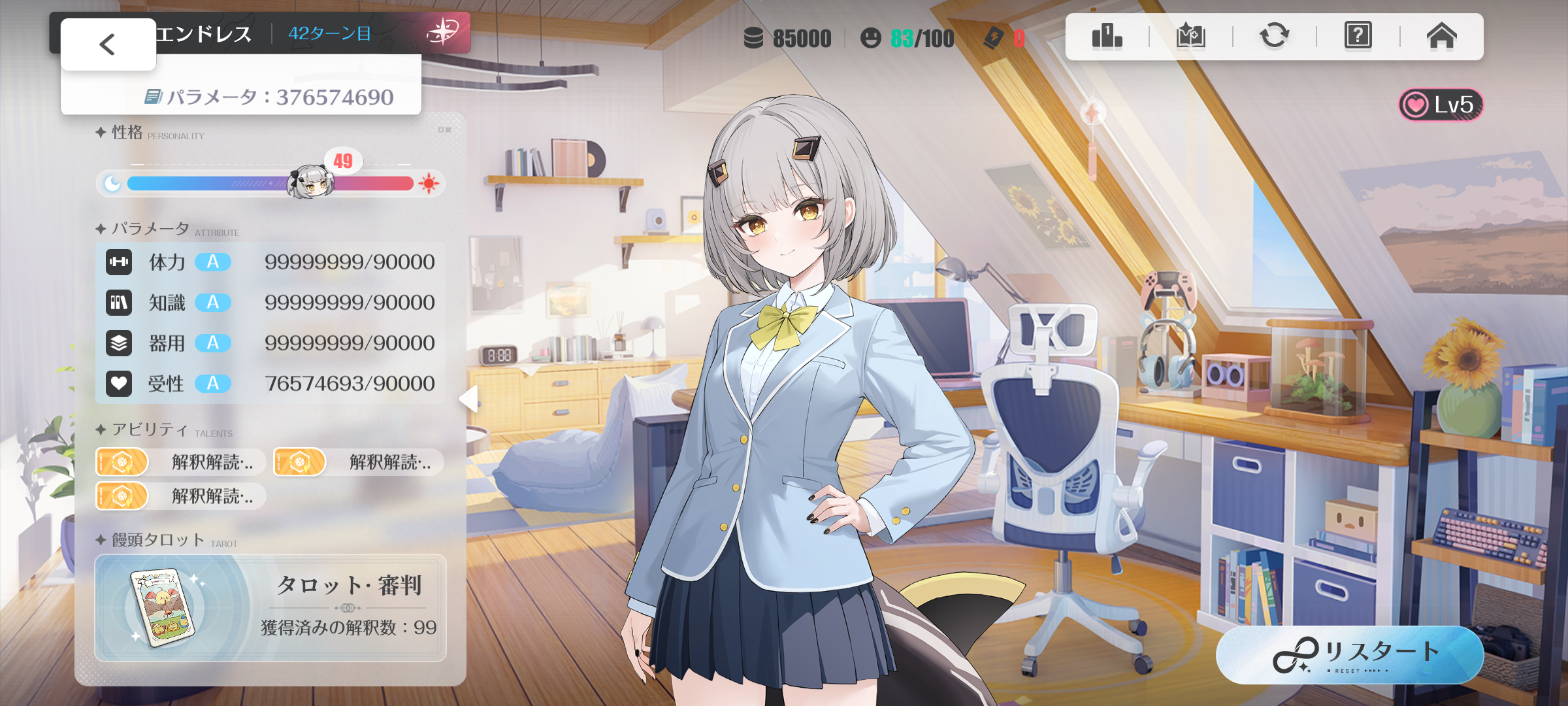Open the タロット・審判 tarot card panel
The height and width of the screenshot is (706, 1568).
point(270,608)
